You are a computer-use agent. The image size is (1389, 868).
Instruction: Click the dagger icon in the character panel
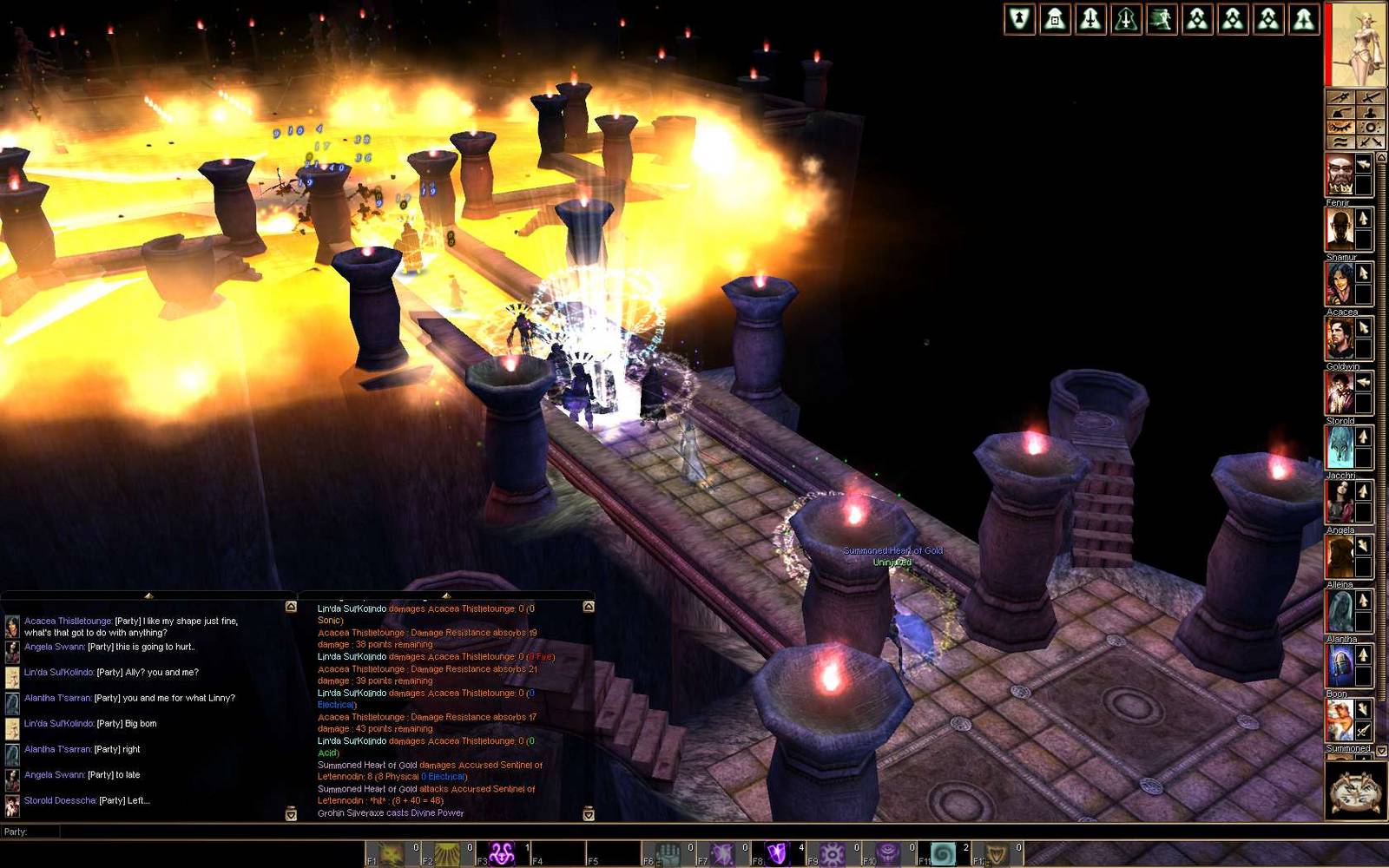[1340, 98]
